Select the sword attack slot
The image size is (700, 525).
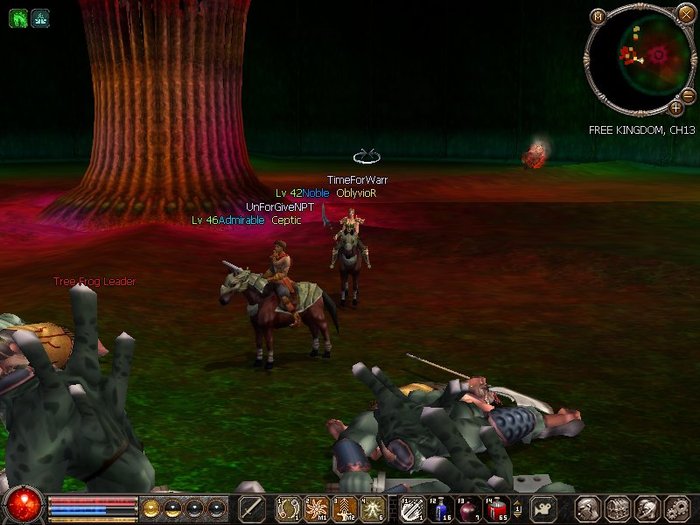coord(251,508)
